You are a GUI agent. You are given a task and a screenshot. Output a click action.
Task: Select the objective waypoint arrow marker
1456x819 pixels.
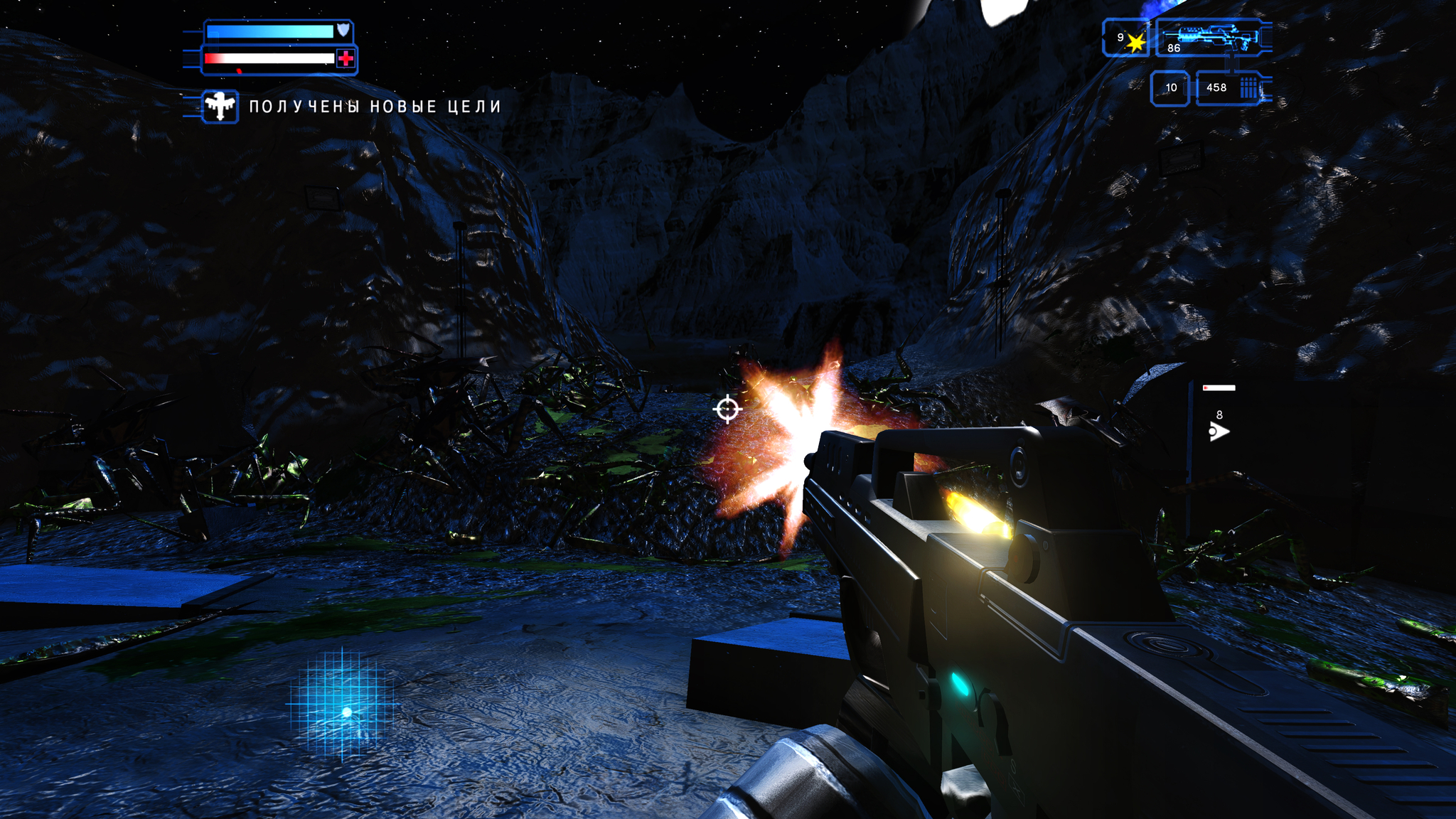1219,432
